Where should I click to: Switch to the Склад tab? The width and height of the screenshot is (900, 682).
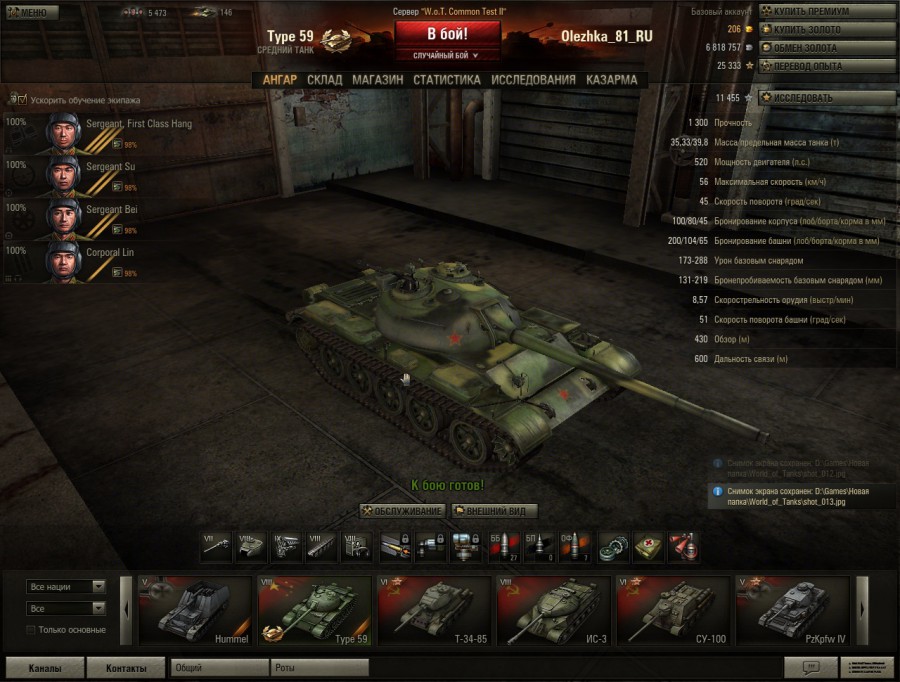pyautogui.click(x=324, y=80)
